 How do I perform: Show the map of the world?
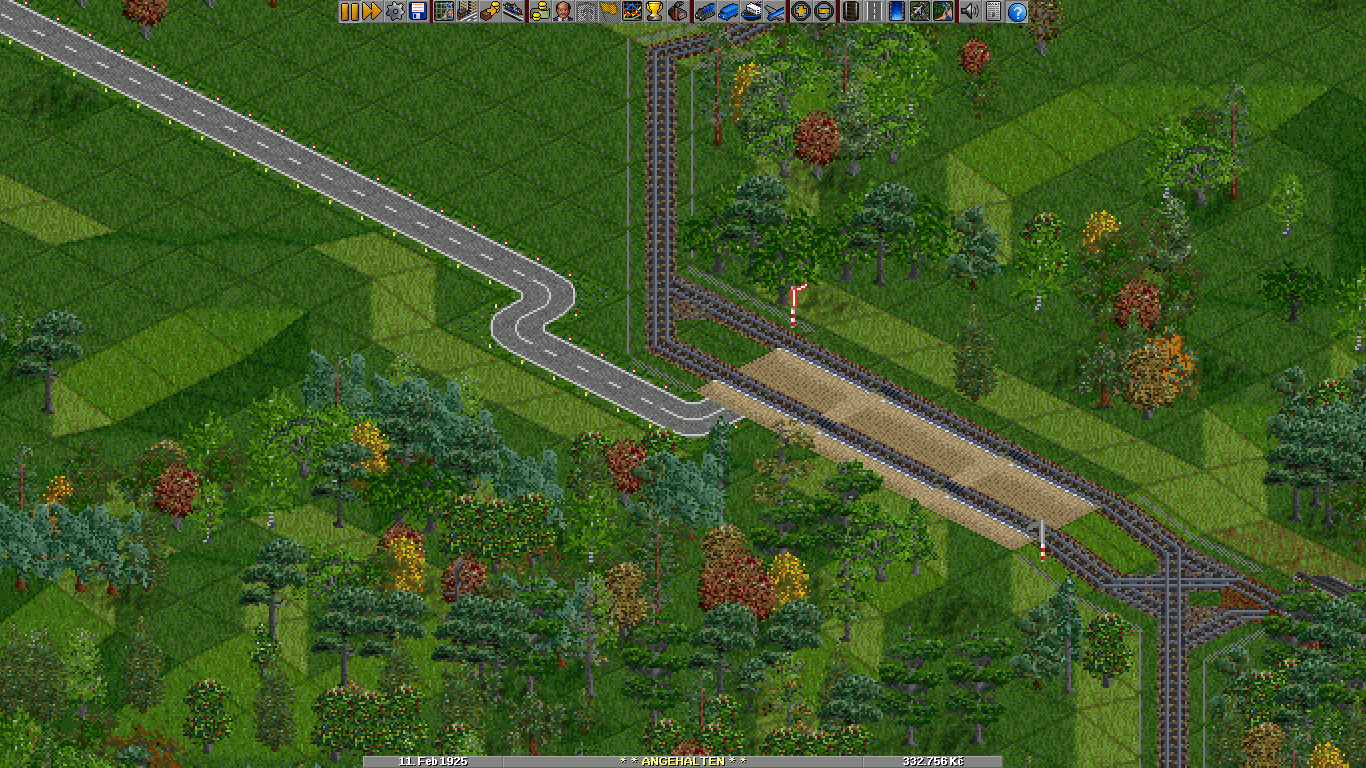tap(443, 12)
